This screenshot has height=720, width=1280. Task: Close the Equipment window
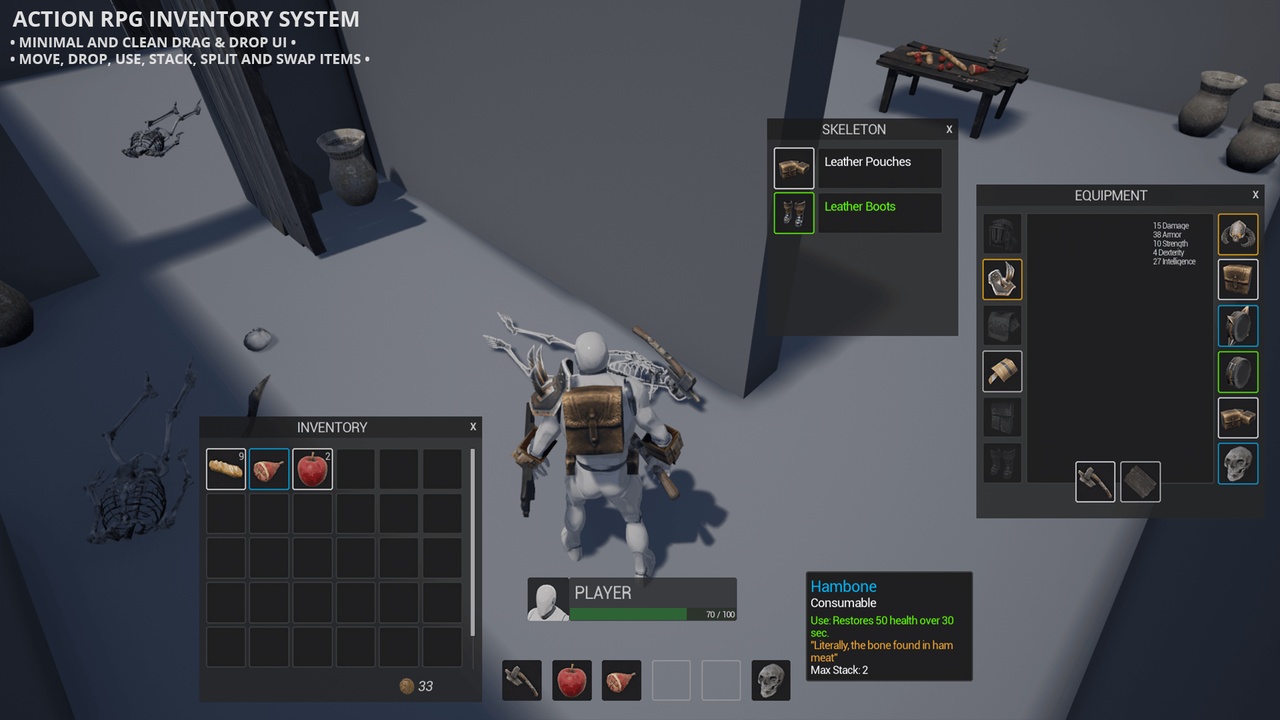(x=1255, y=195)
